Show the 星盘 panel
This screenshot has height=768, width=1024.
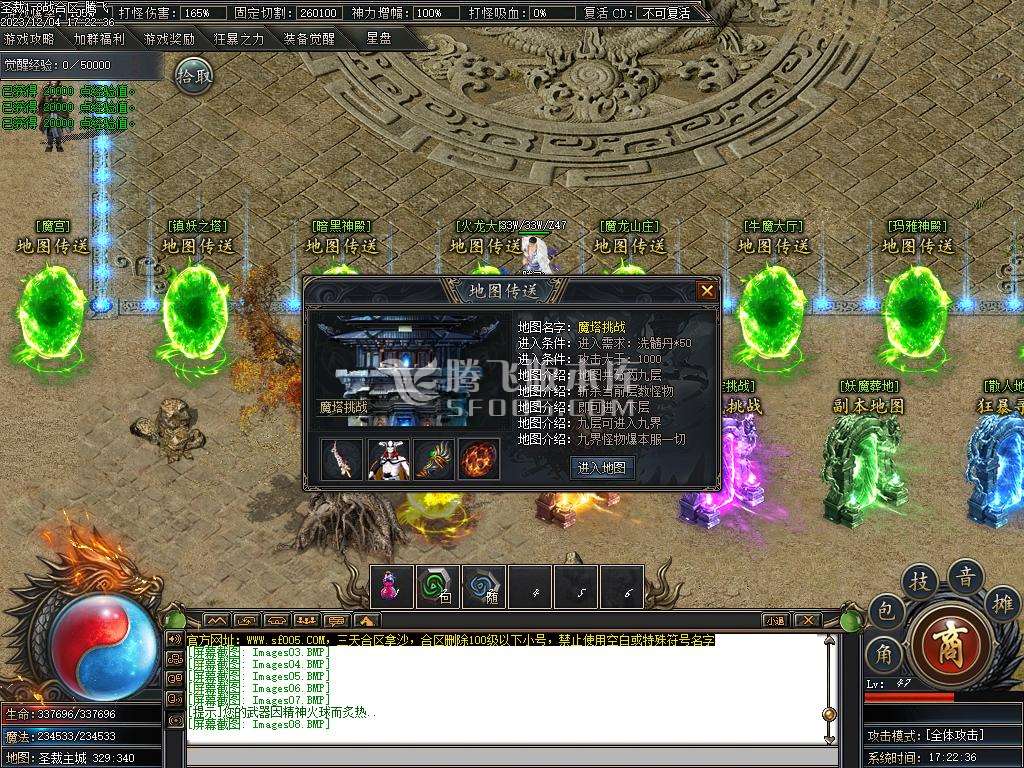click(x=379, y=39)
